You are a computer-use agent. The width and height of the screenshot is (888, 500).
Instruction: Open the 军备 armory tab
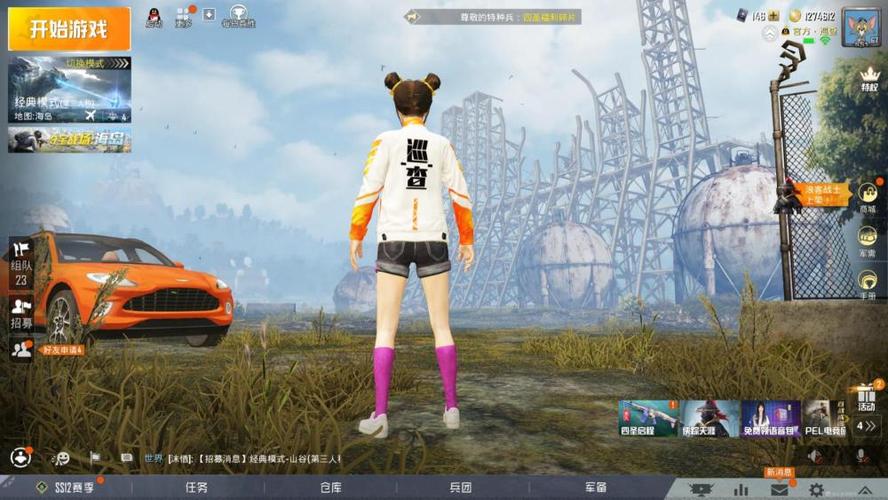click(596, 488)
